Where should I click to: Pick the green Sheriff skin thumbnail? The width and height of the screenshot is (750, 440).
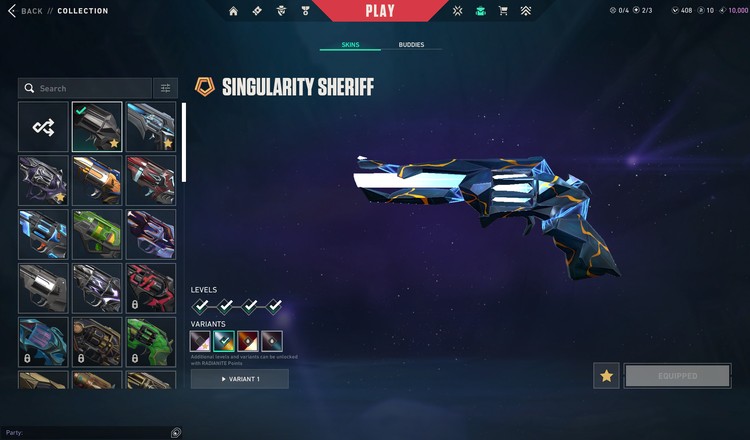tap(97, 234)
